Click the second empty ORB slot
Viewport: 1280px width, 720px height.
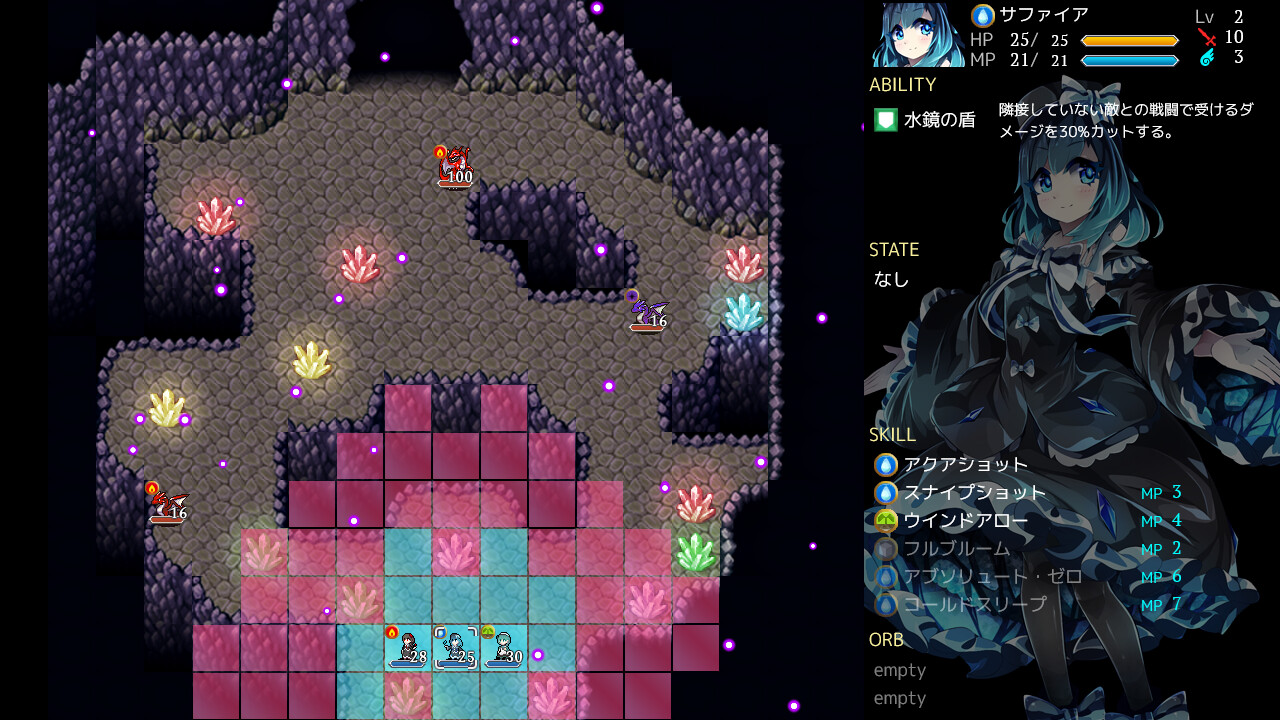(x=899, y=698)
